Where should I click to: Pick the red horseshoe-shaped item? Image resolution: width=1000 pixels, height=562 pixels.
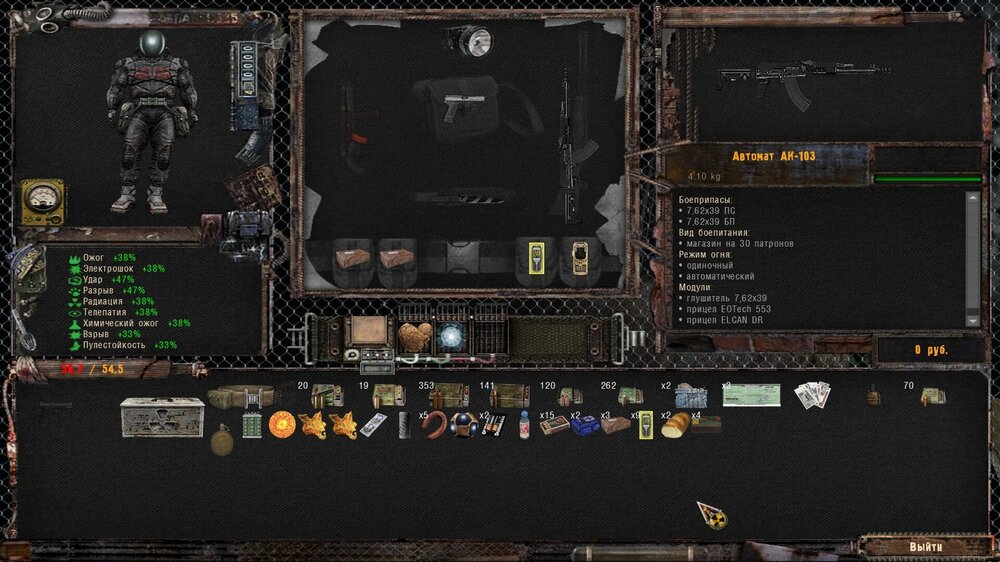(x=433, y=424)
